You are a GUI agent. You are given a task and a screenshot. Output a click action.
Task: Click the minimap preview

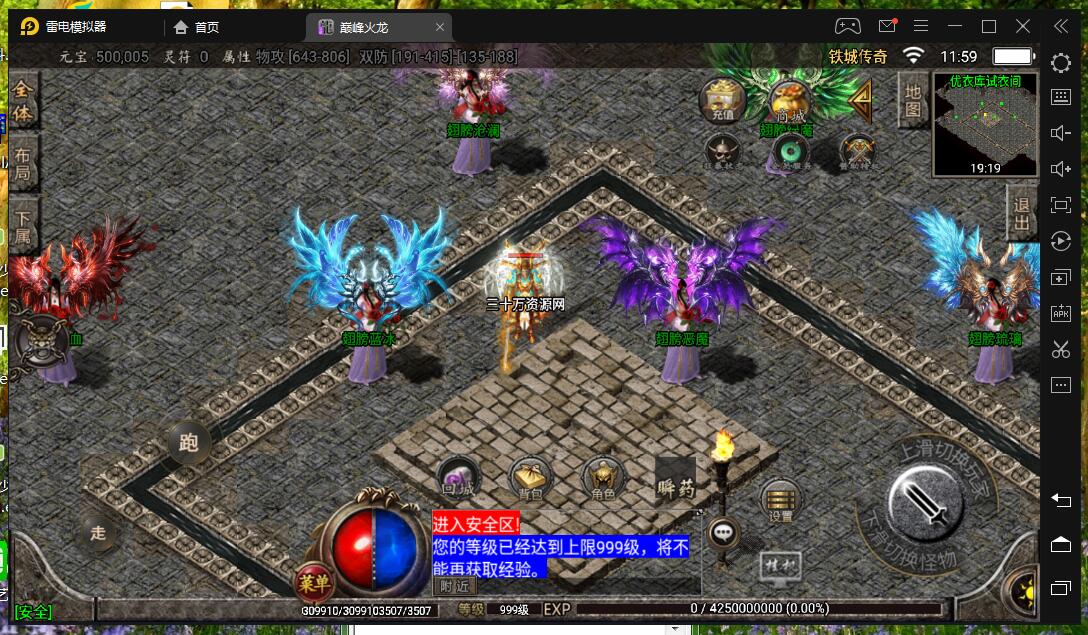pyautogui.click(x=985, y=125)
